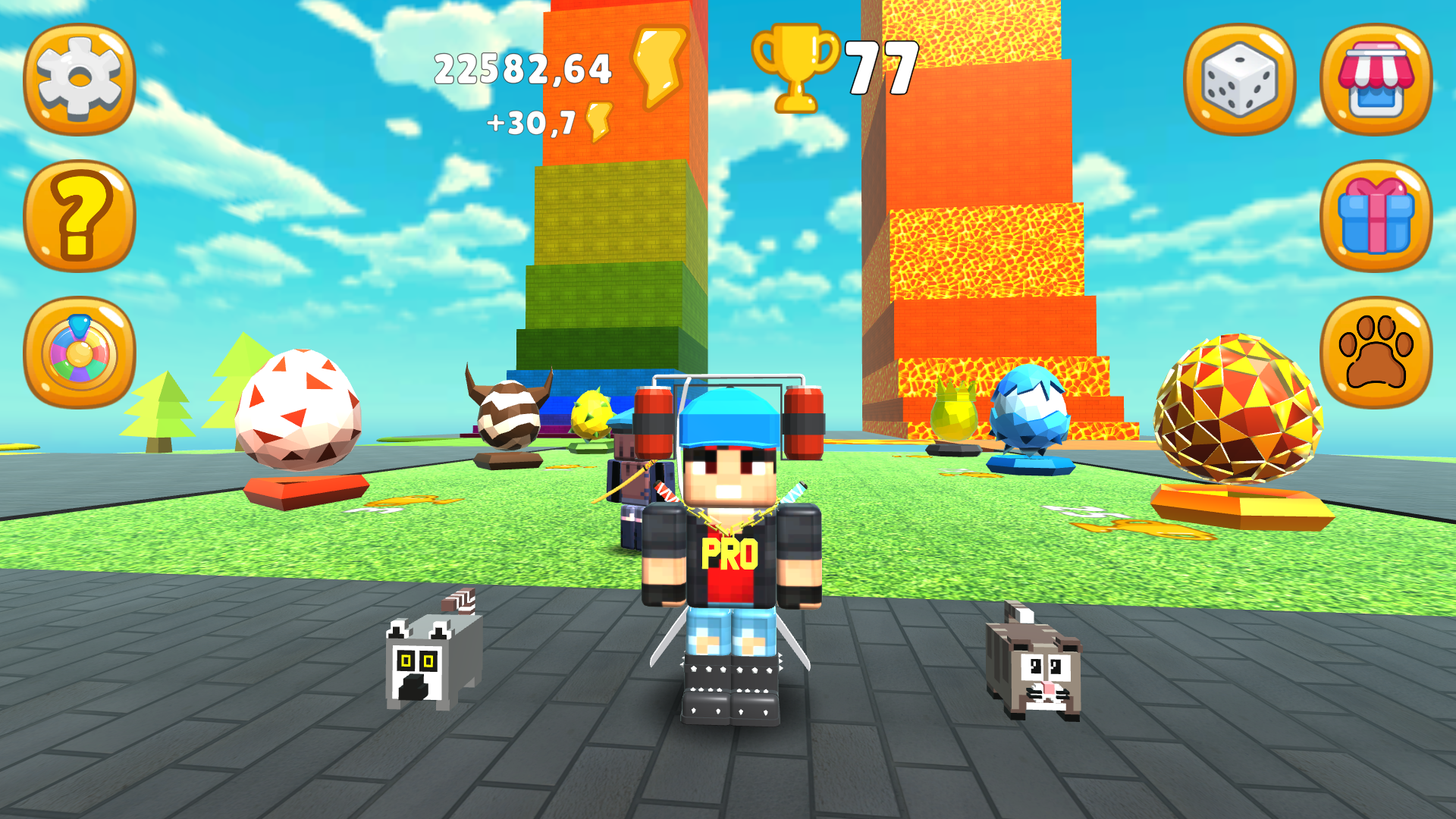
Task: Tap the +30,7 coin bonus text
Action: tap(531, 121)
